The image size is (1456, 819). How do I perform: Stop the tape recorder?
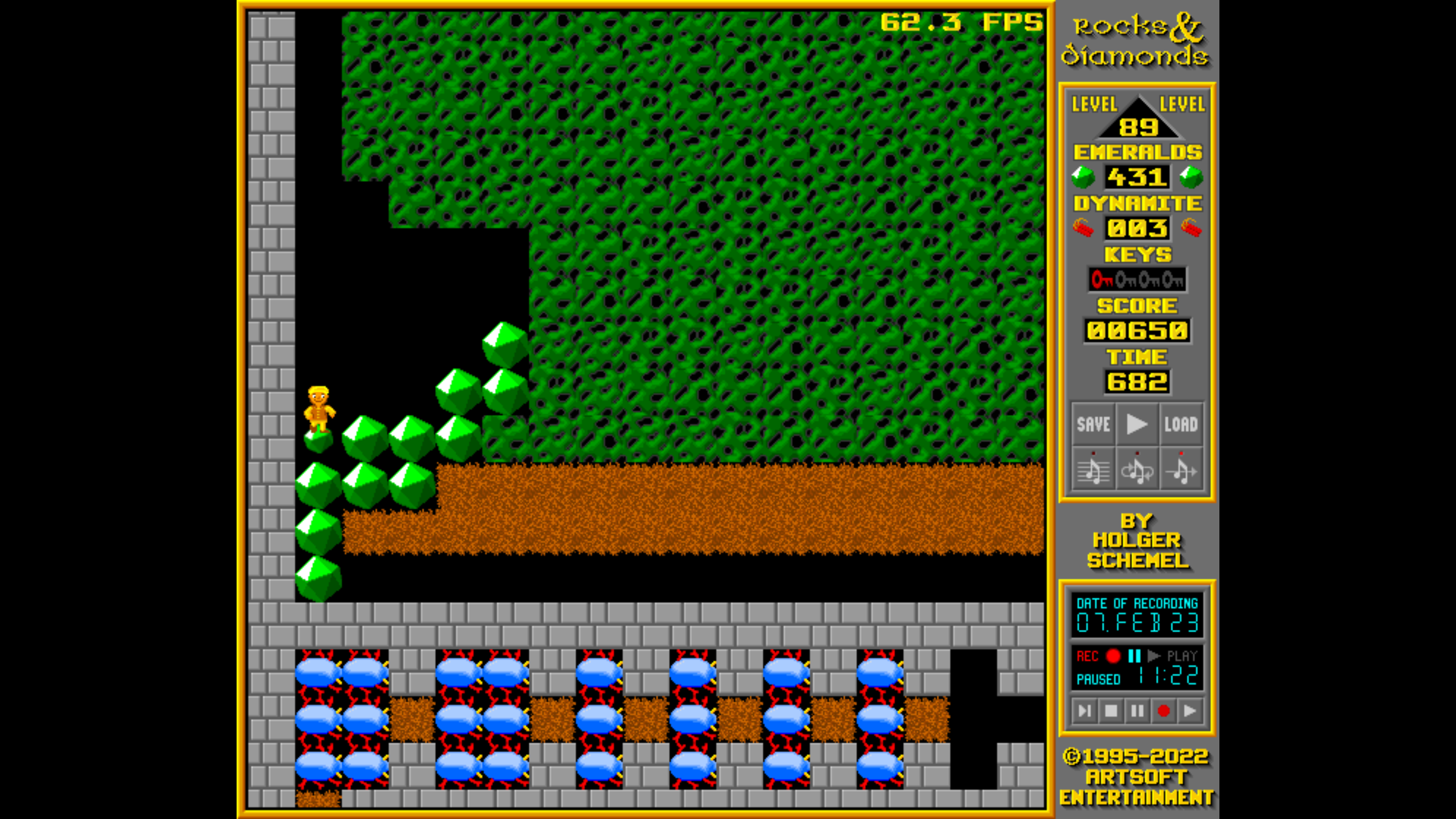pos(1111,711)
